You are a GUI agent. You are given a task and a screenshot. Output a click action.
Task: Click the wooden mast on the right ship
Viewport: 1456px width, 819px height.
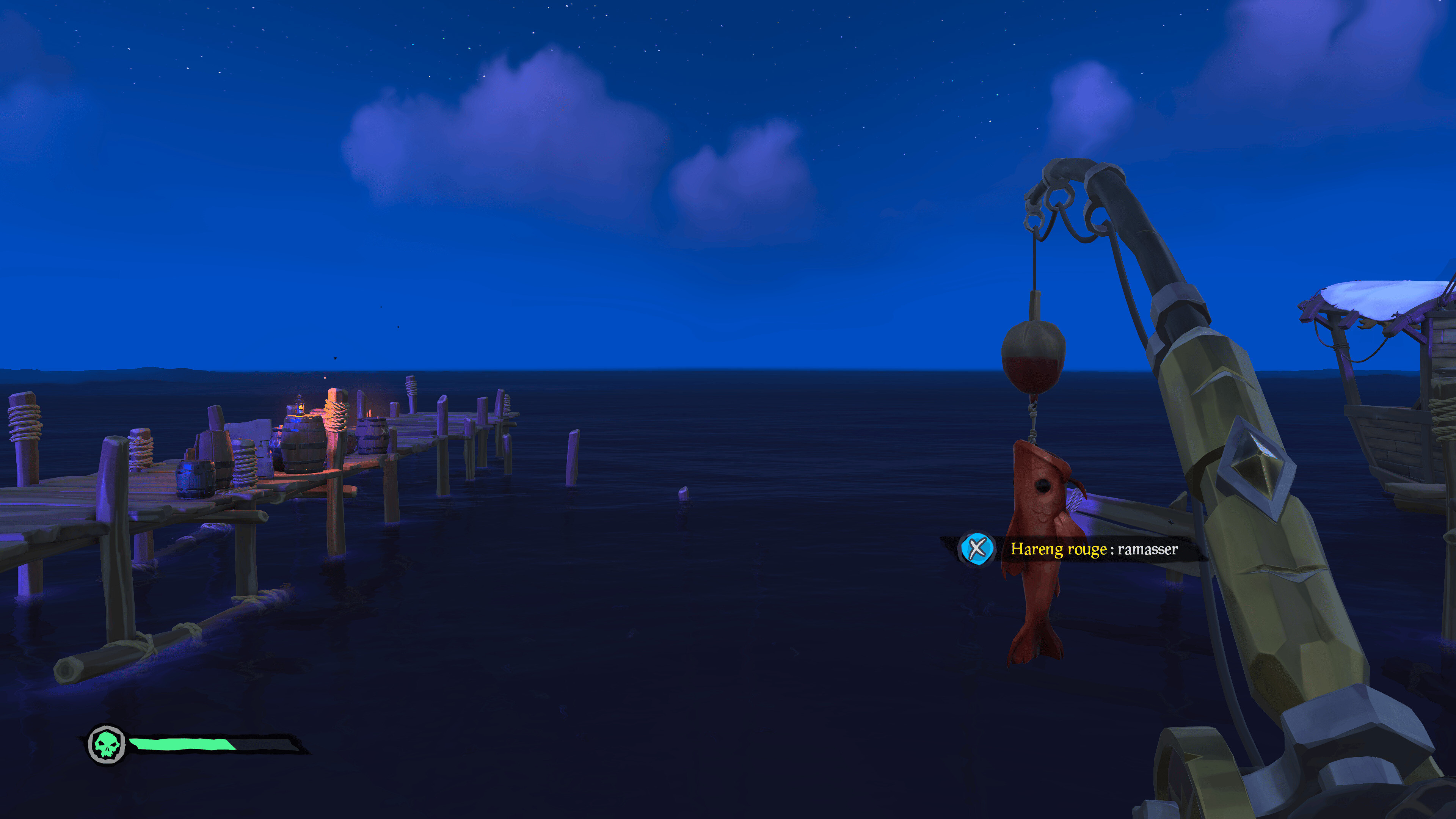pyautogui.click(x=1342, y=361)
